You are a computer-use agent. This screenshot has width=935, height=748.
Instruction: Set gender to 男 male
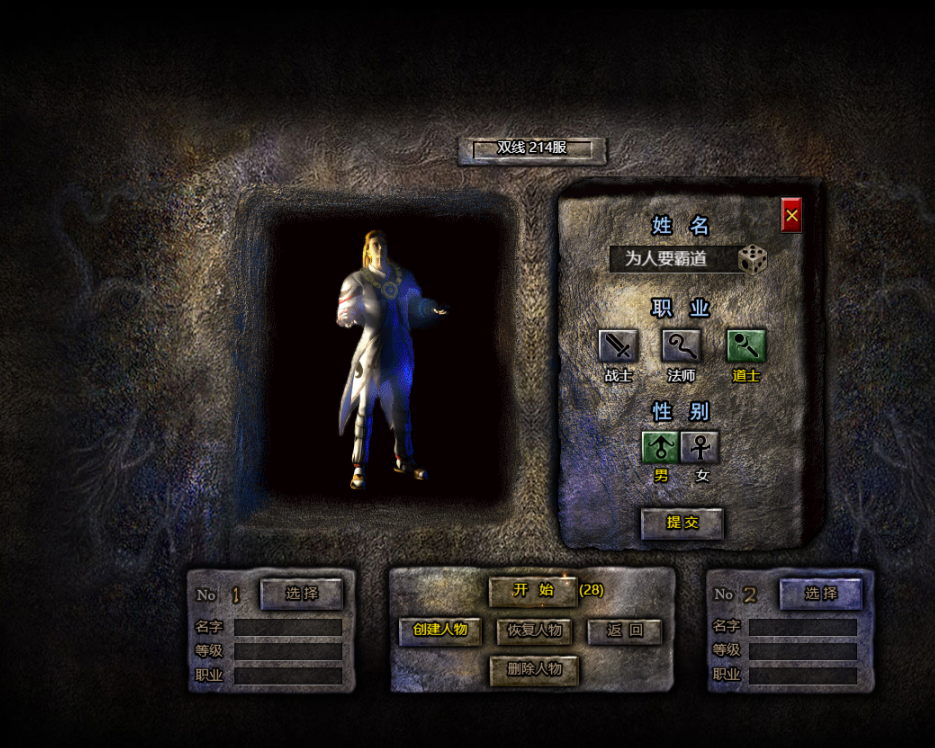[661, 447]
